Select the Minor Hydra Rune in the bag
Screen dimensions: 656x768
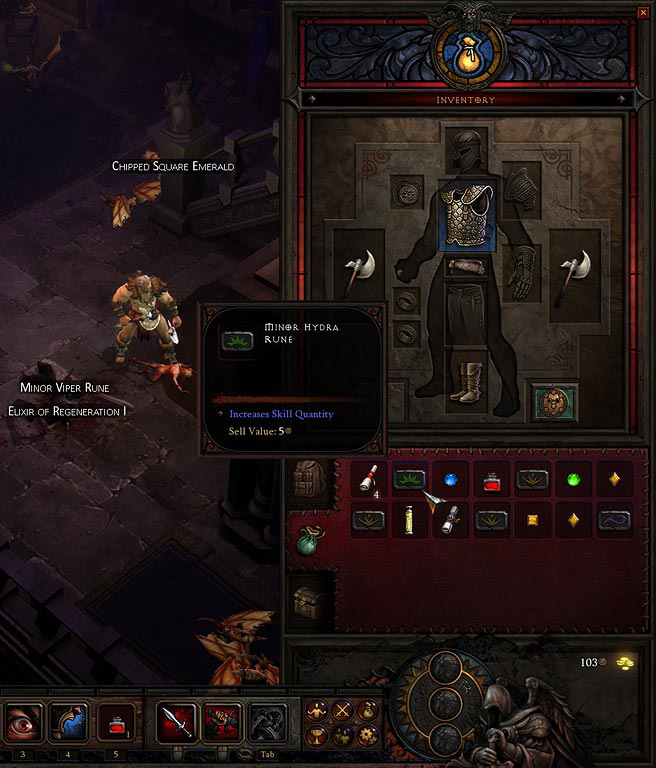[410, 480]
